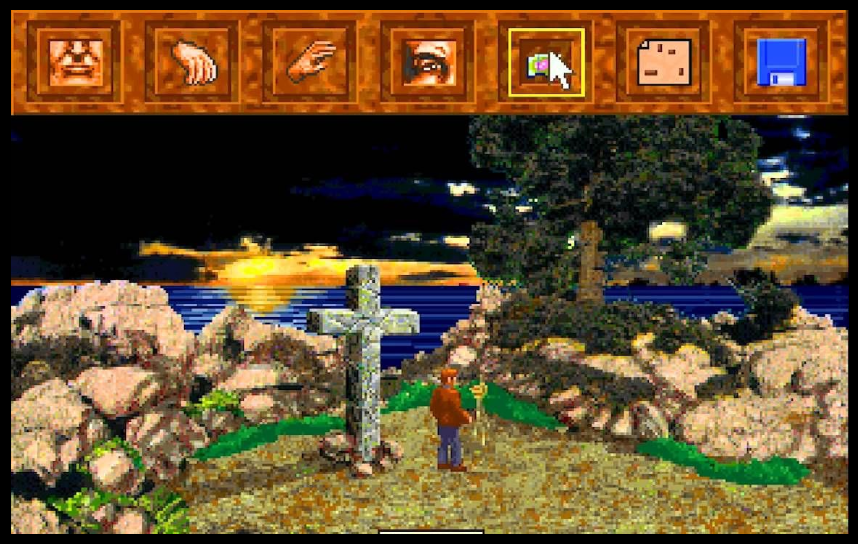
Task: Select the face icon in the toolbar
Action: click(75, 62)
